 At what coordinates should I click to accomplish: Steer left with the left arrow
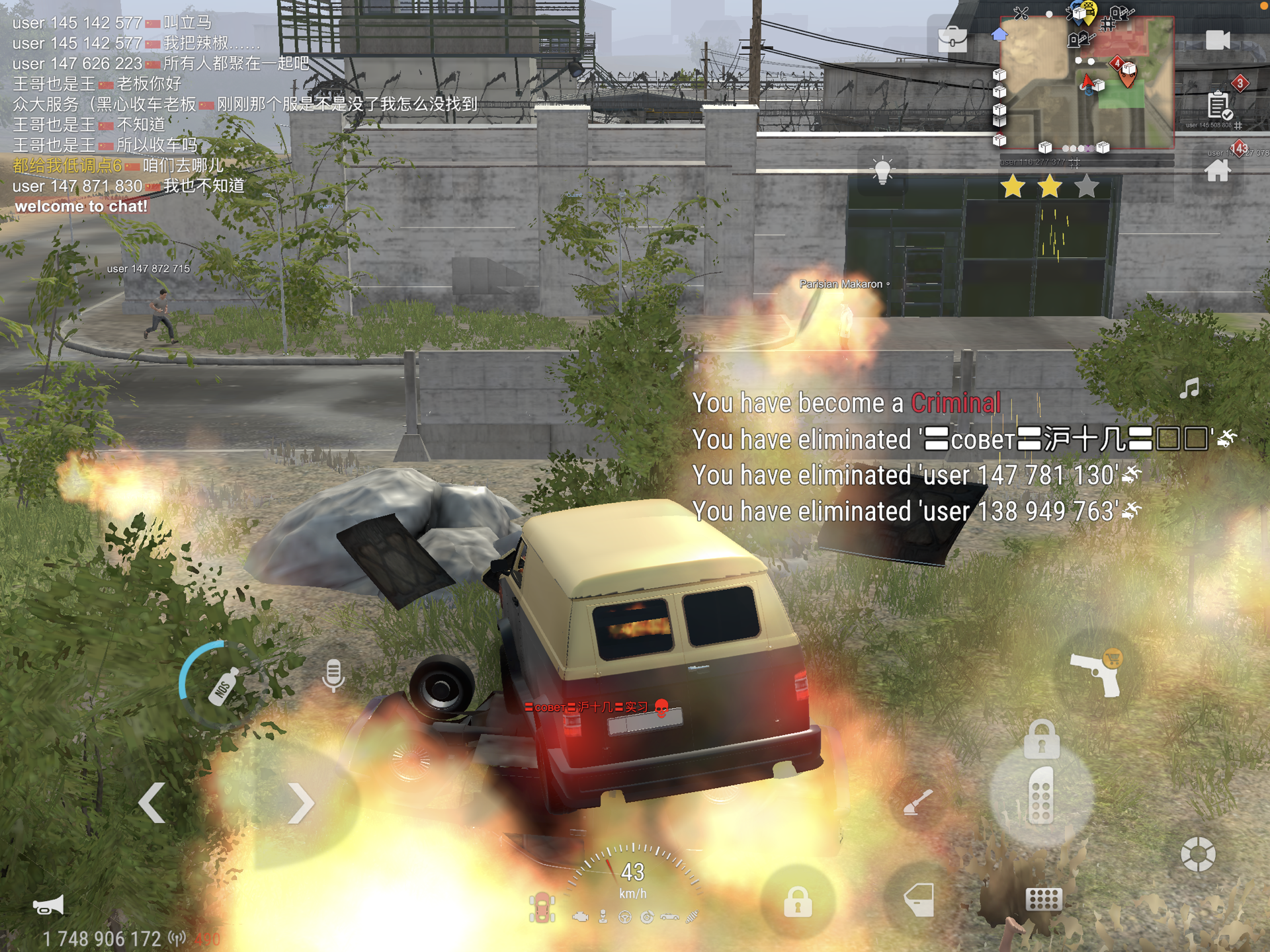[x=152, y=803]
